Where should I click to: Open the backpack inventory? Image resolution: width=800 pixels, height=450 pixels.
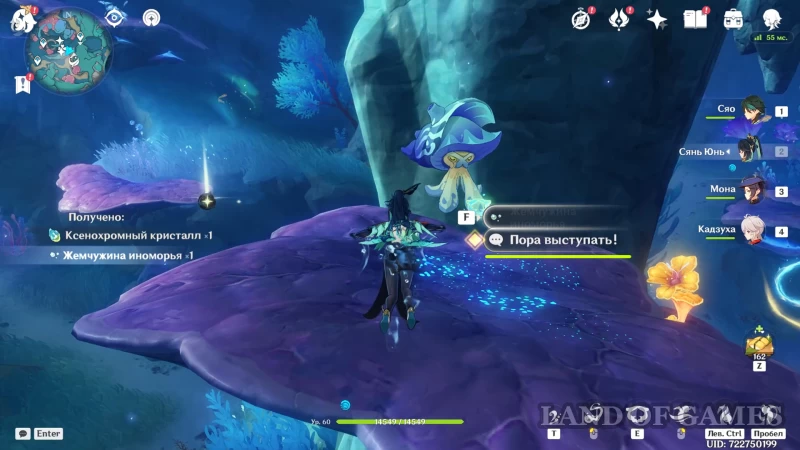pyautogui.click(x=733, y=18)
